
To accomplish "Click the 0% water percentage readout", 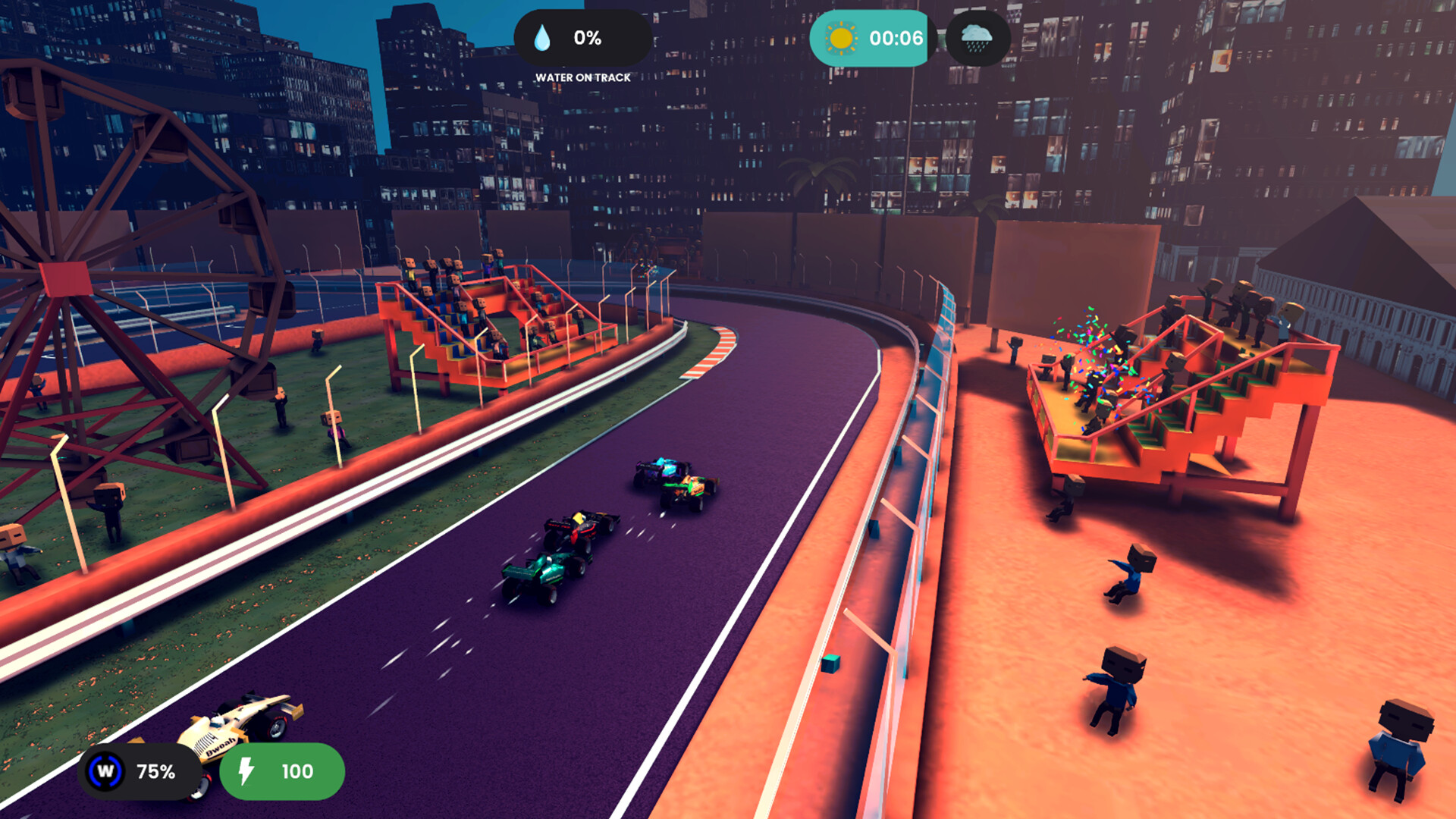I will (586, 36).
